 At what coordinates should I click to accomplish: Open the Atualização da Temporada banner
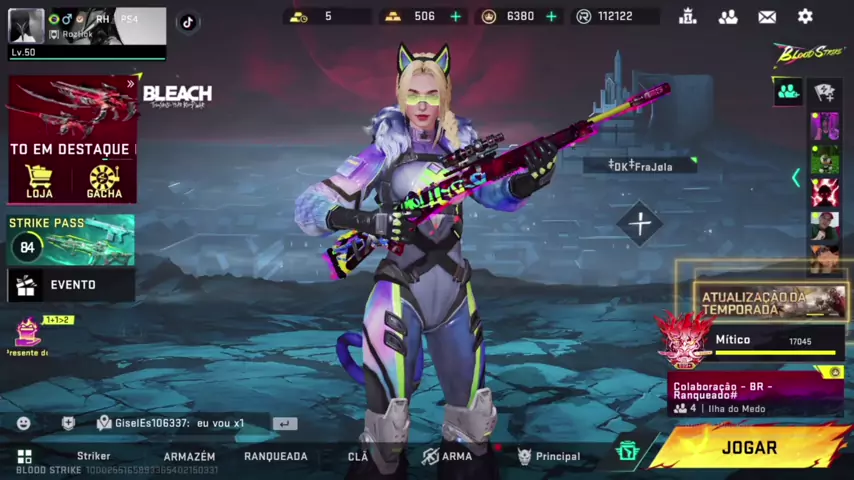[770, 302]
